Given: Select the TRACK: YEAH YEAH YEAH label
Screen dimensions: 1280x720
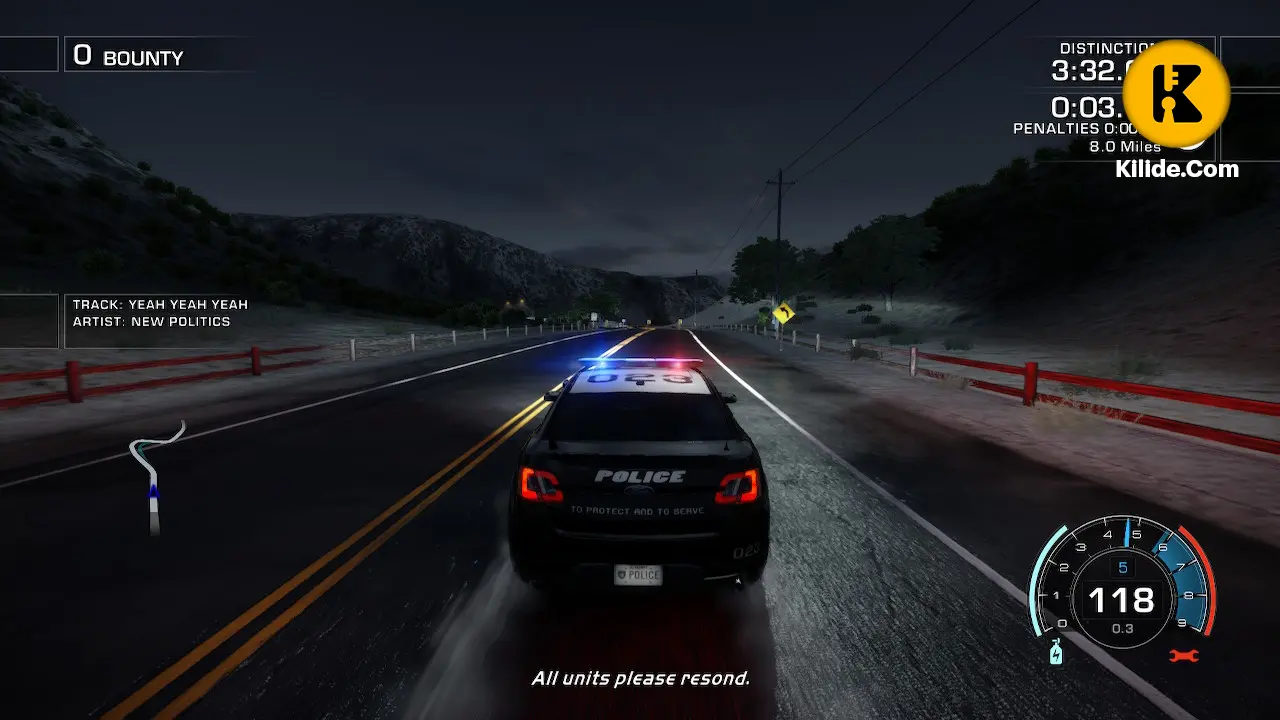Looking at the screenshot, I should (158, 304).
